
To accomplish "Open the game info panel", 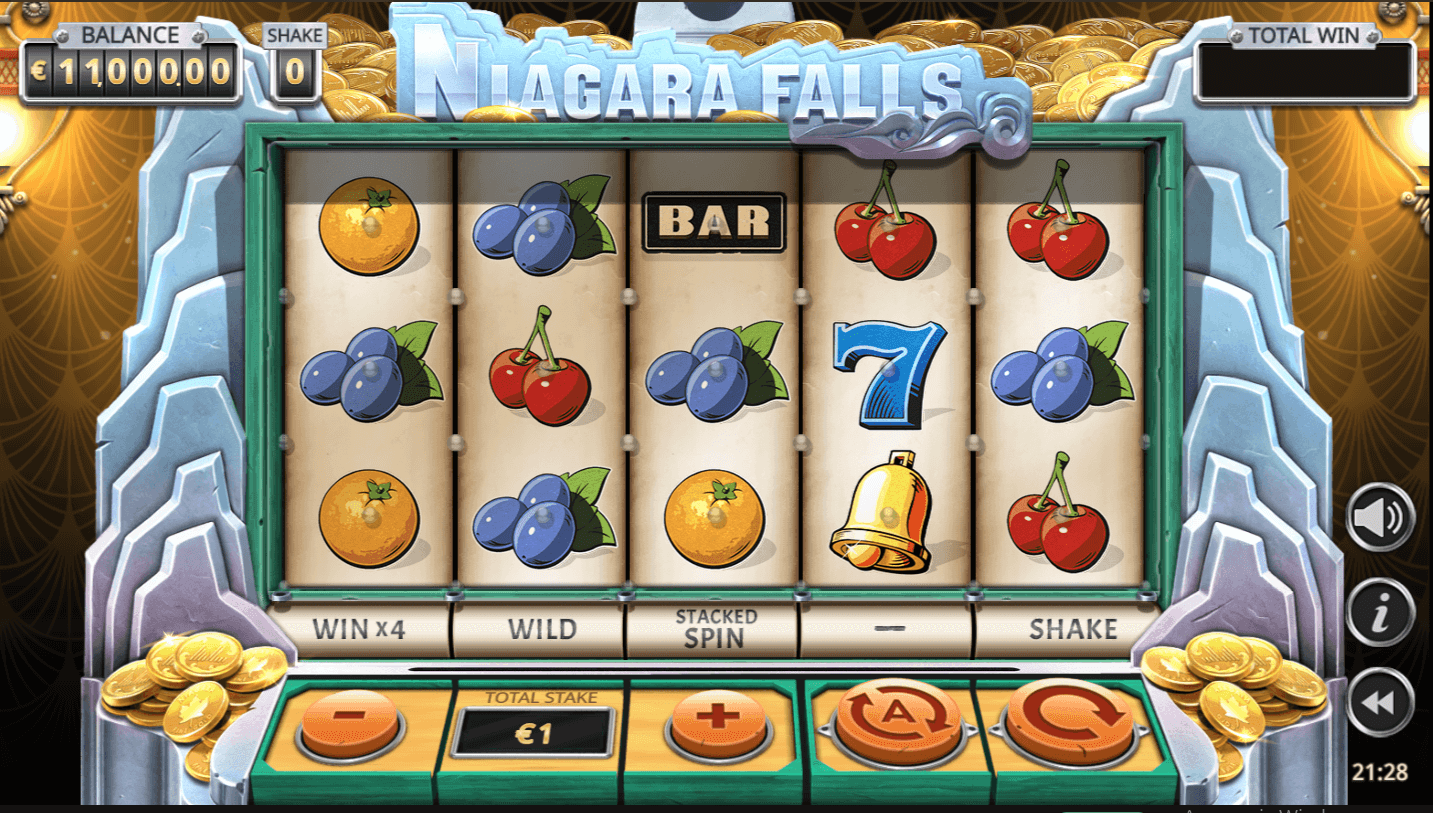I will tap(1380, 611).
